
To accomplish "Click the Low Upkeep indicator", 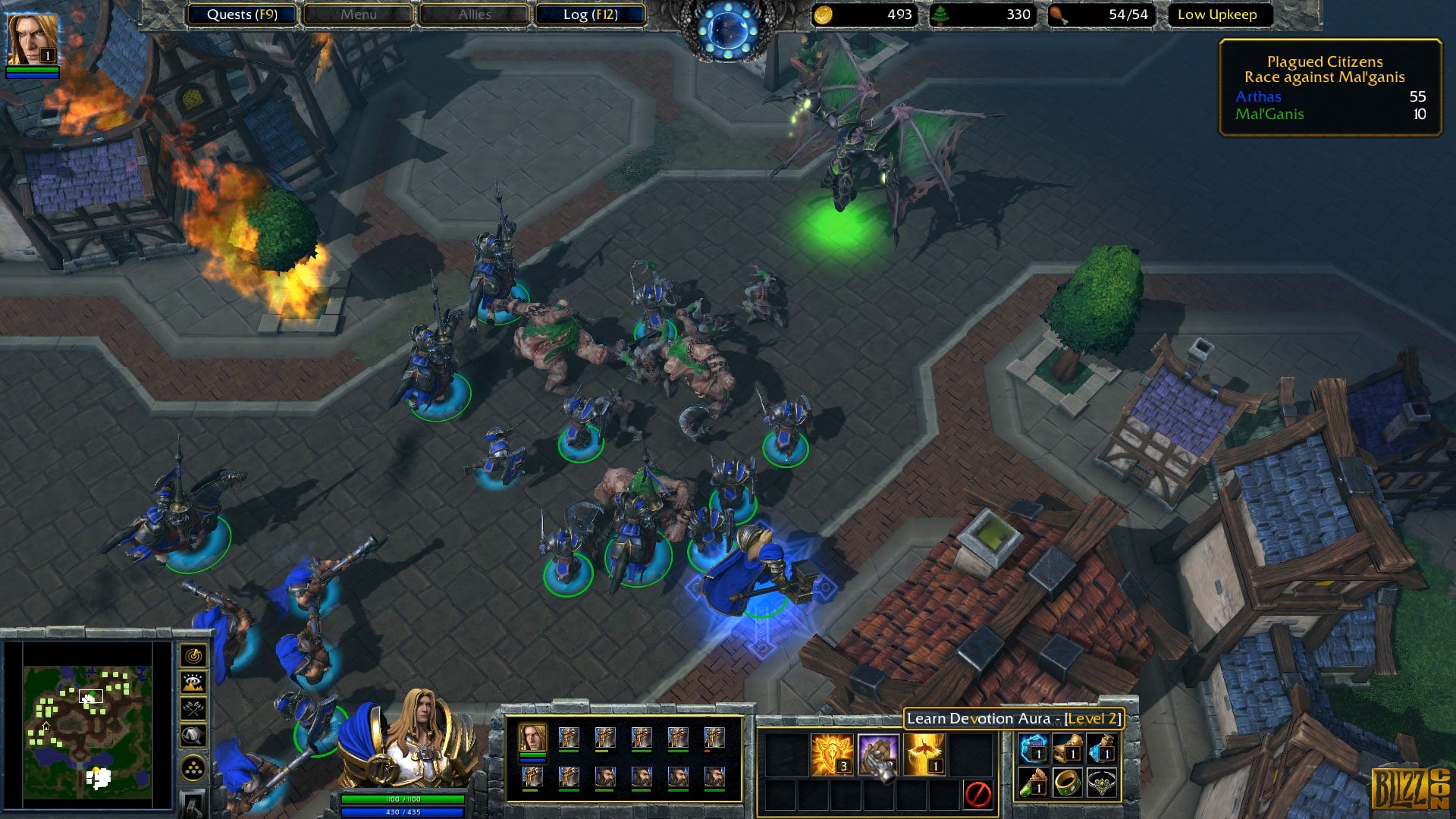I will point(1217,14).
